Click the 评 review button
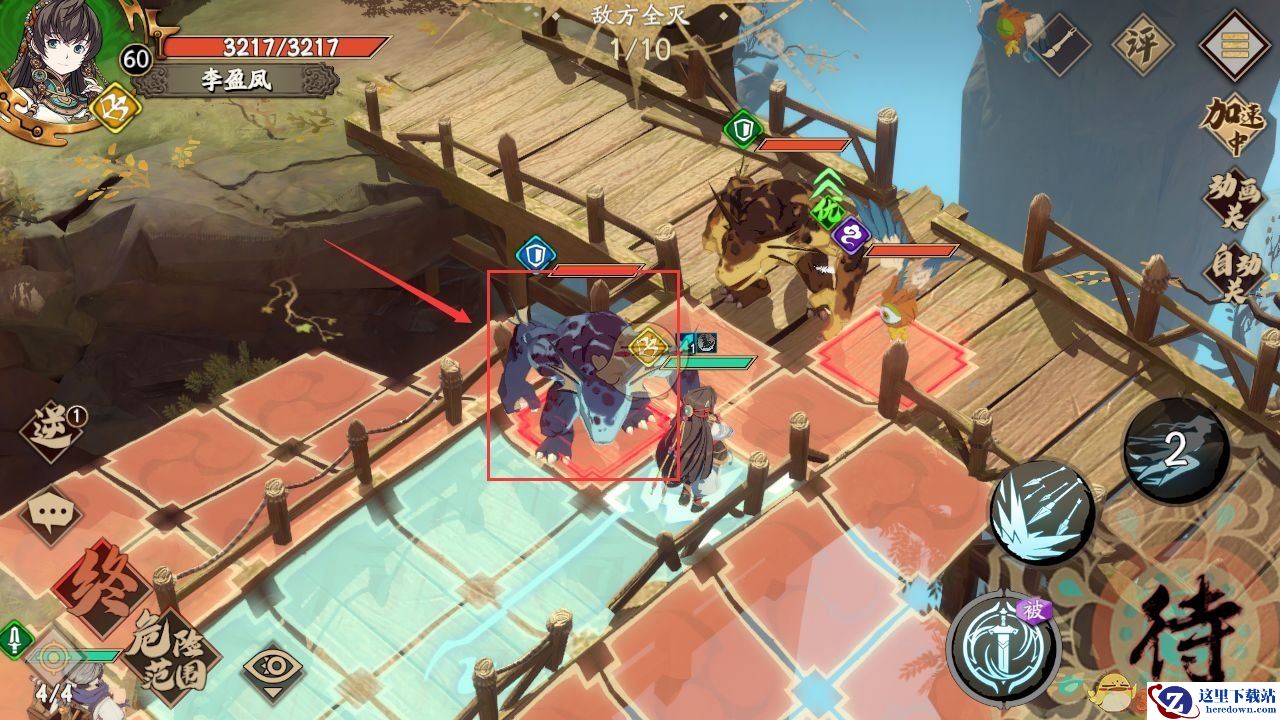The width and height of the screenshot is (1280, 720). point(1143,45)
